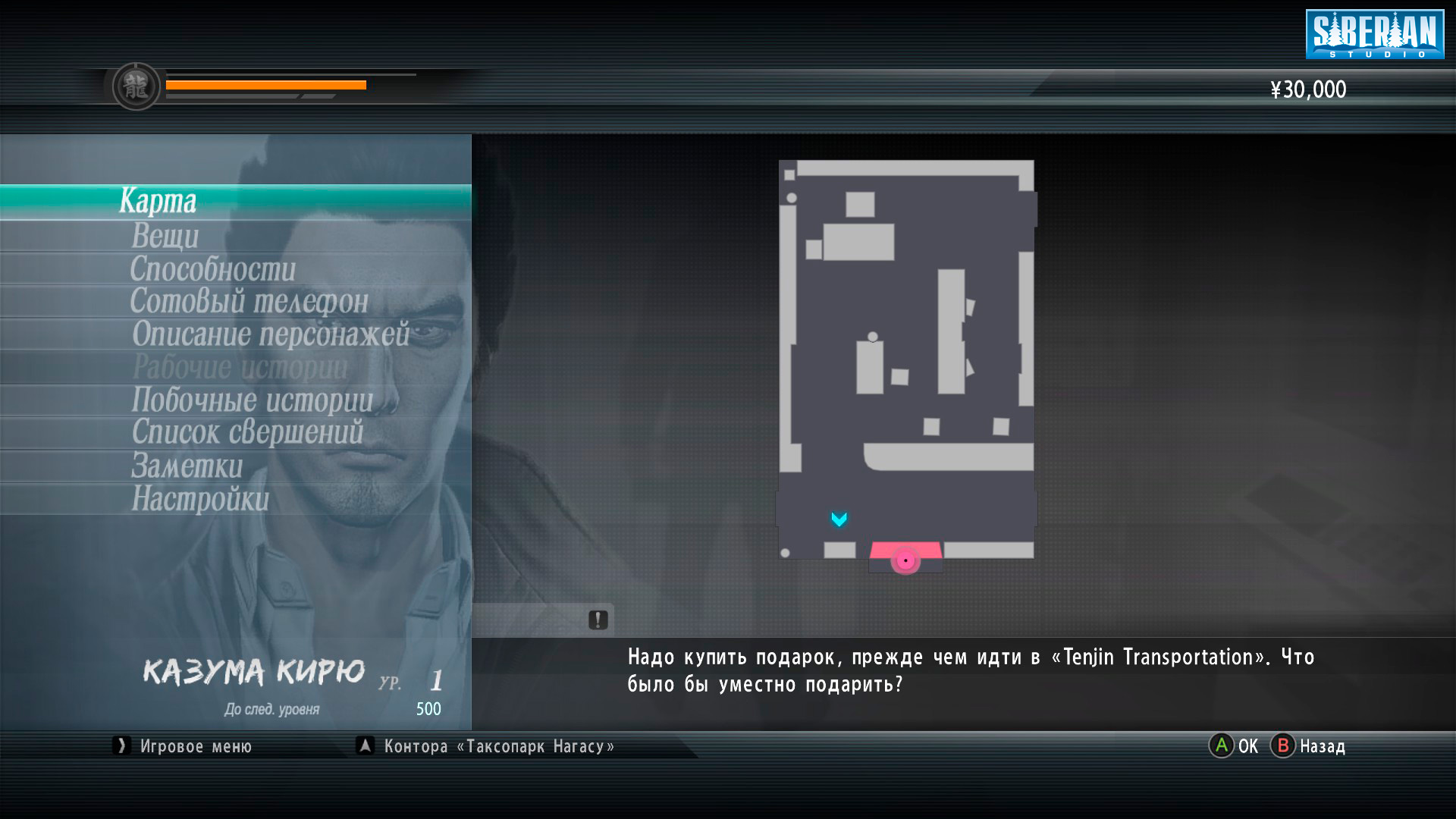Open the Заметки entry
1456x819 pixels.
click(187, 466)
